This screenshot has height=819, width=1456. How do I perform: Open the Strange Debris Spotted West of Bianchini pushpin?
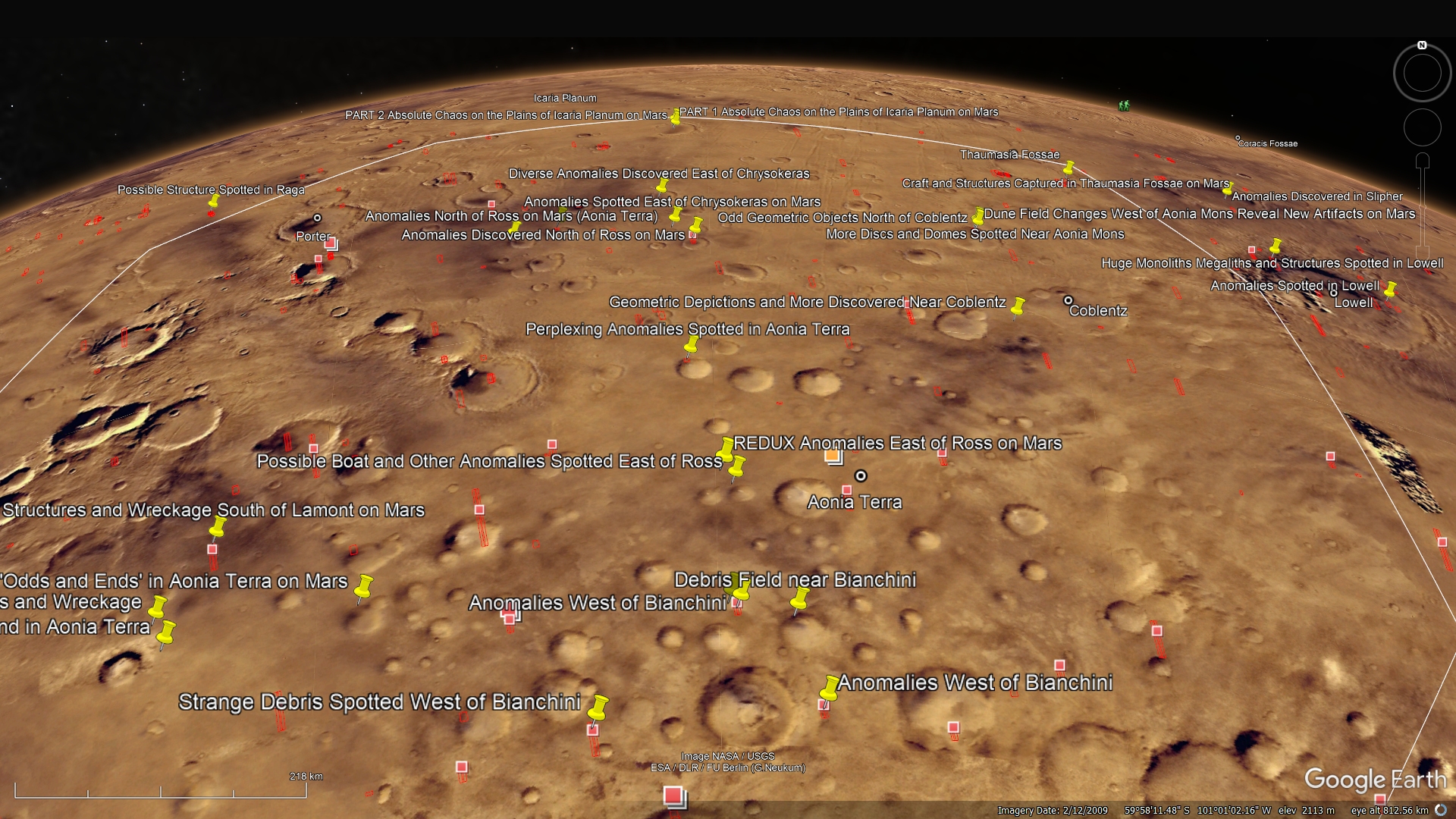[x=598, y=708]
